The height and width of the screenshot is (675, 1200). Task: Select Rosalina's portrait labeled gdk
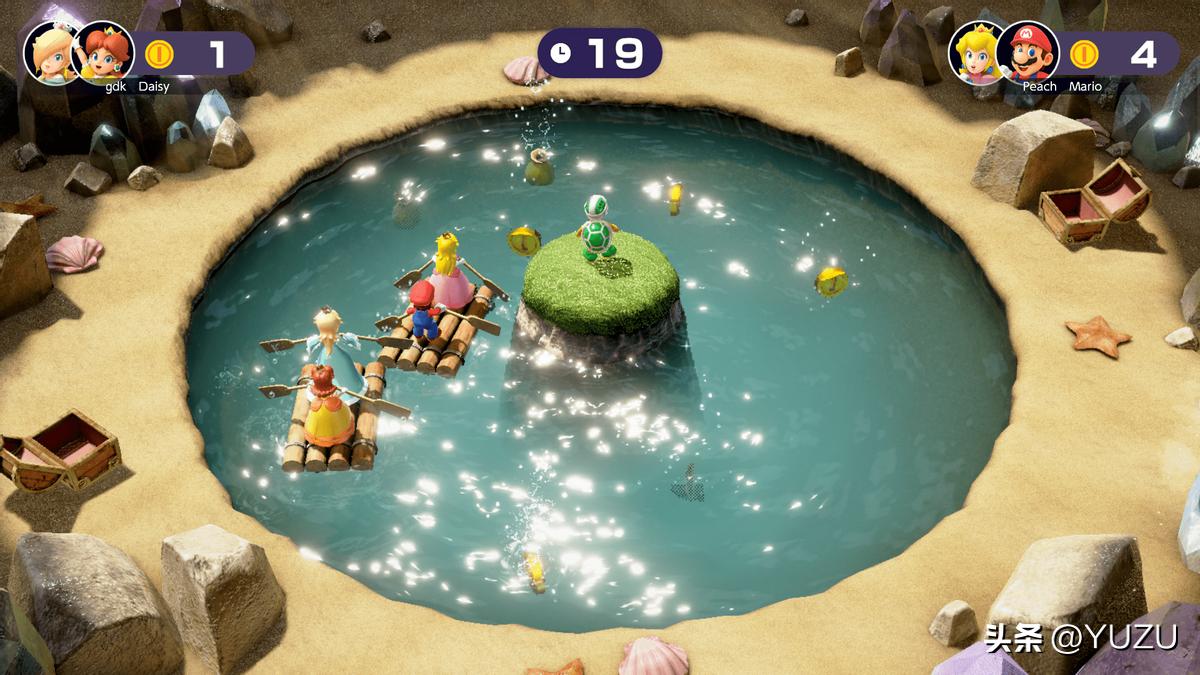[x=52, y=52]
